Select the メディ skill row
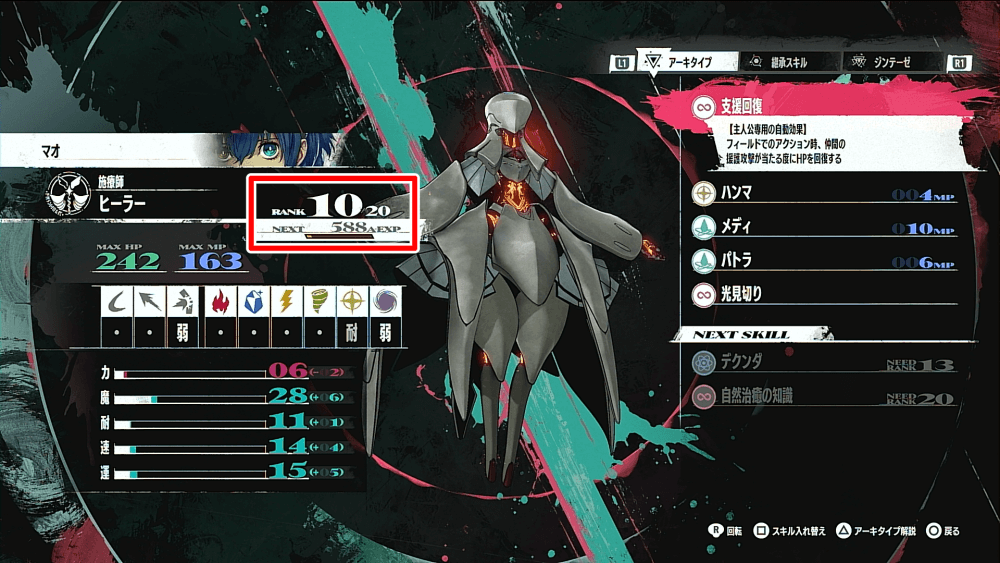The width and height of the screenshot is (1000, 563). click(822, 227)
